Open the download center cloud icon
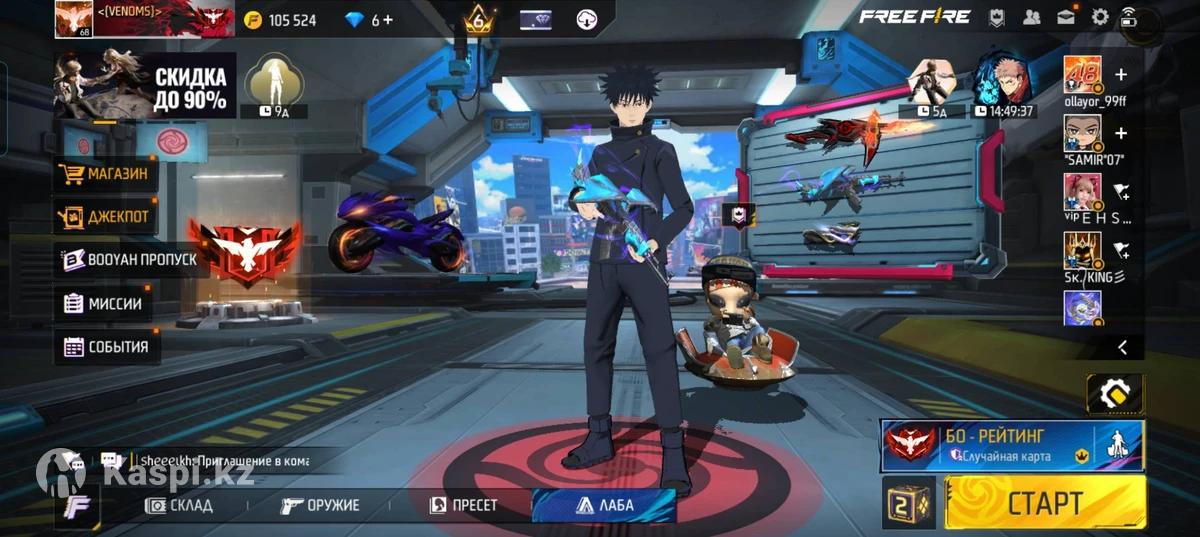This screenshot has height=537, width=1200. pyautogui.click(x=587, y=19)
